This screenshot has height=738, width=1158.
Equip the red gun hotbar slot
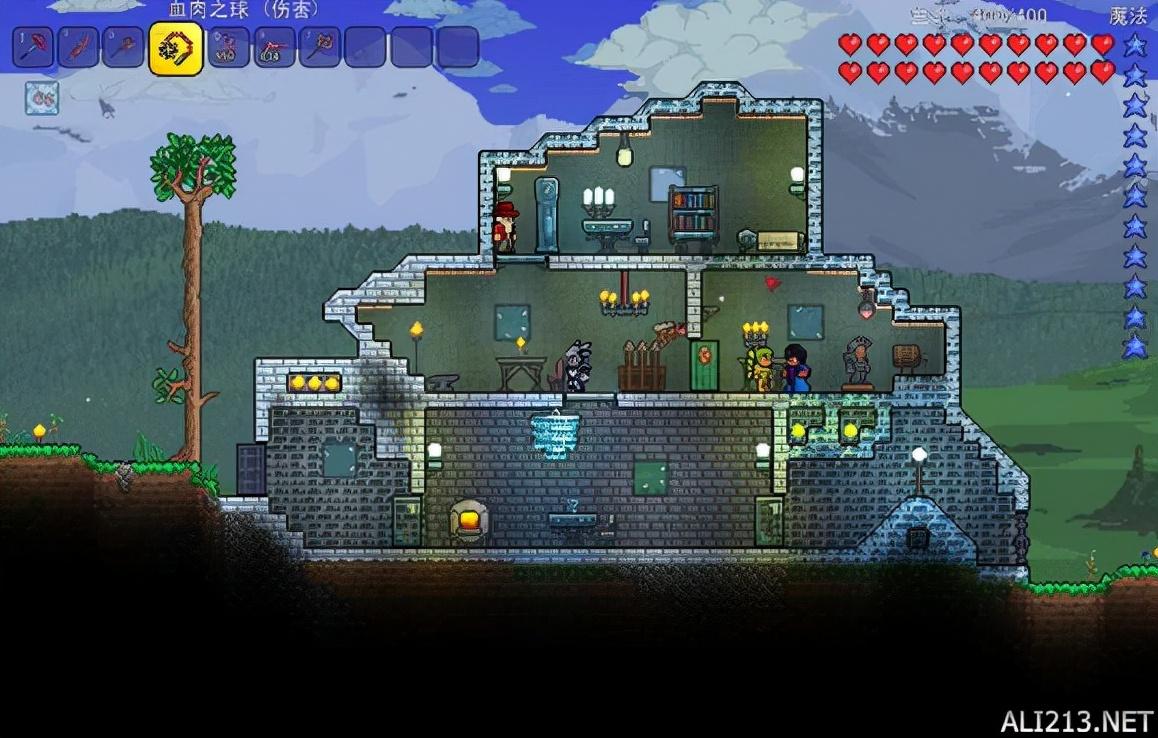[x=273, y=47]
